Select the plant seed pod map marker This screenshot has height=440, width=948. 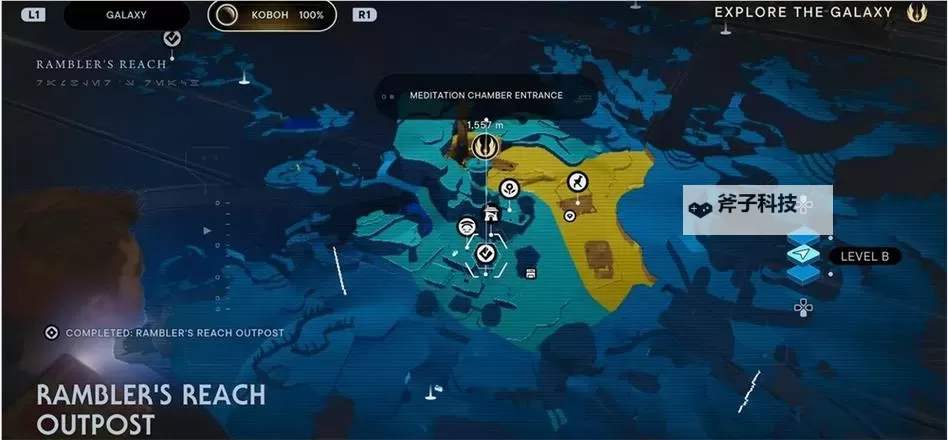[x=509, y=187]
